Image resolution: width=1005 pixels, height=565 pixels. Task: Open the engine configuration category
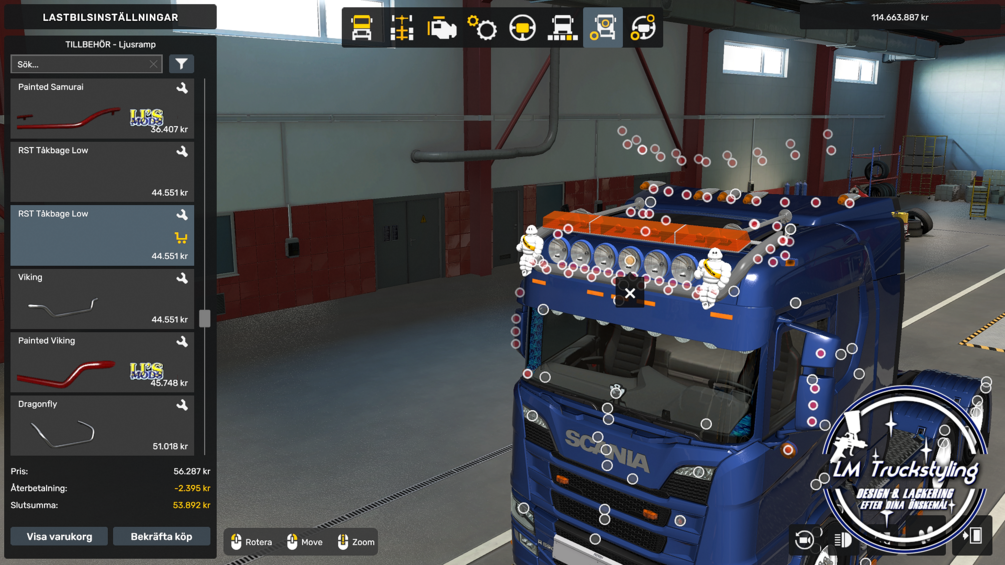point(442,28)
